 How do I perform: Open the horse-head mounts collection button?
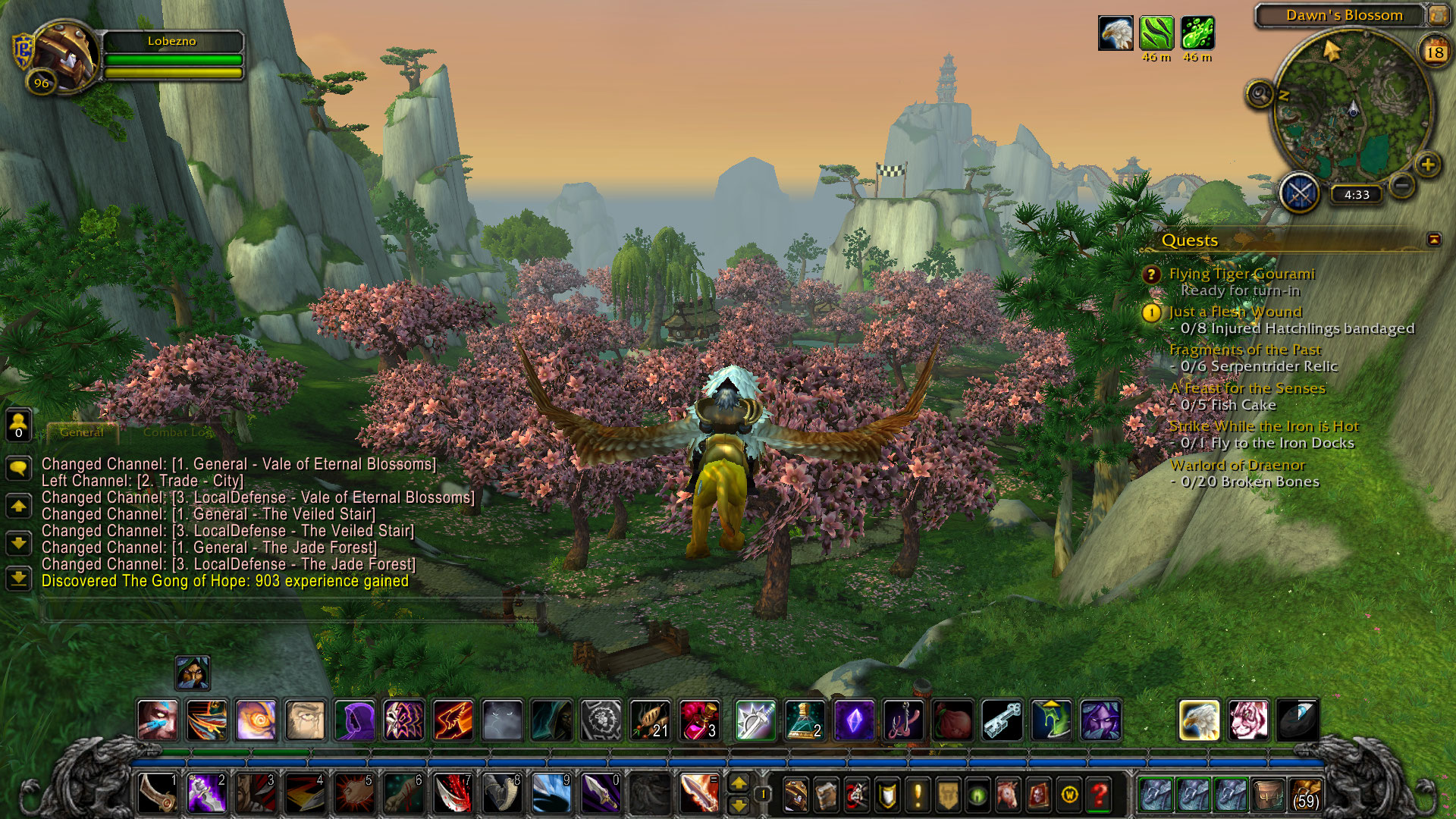pyautogui.click(x=1008, y=794)
